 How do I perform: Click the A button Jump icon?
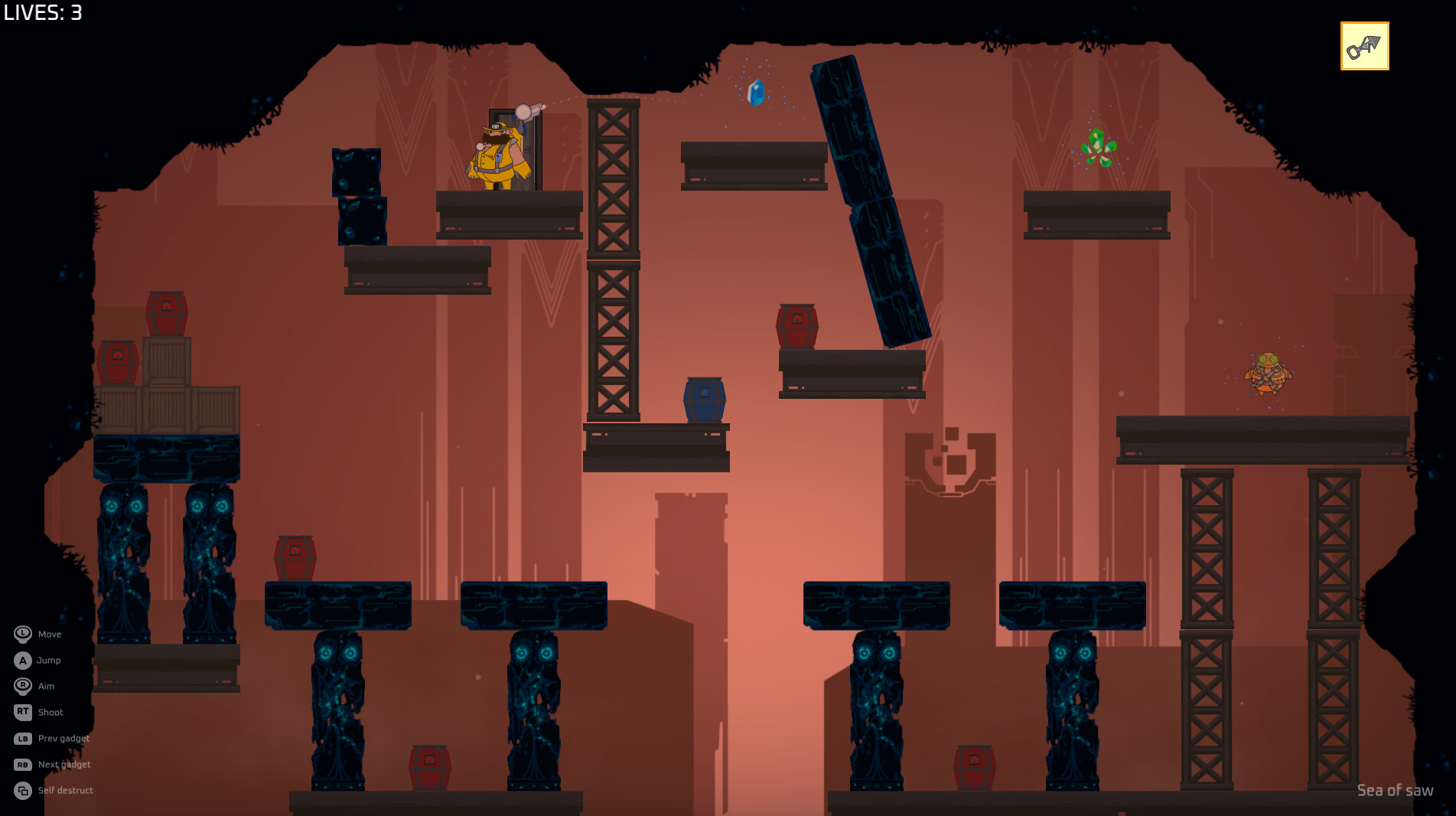coord(24,660)
